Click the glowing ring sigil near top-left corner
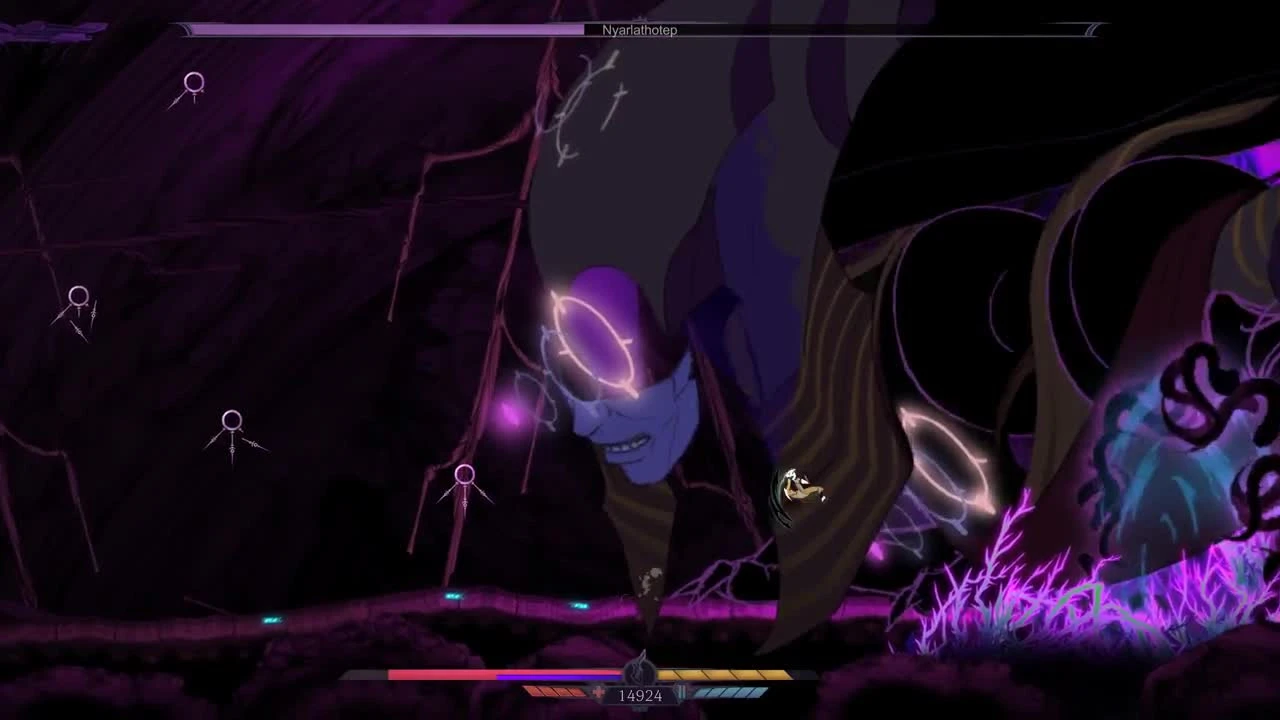The height and width of the screenshot is (720, 1280). 193,84
